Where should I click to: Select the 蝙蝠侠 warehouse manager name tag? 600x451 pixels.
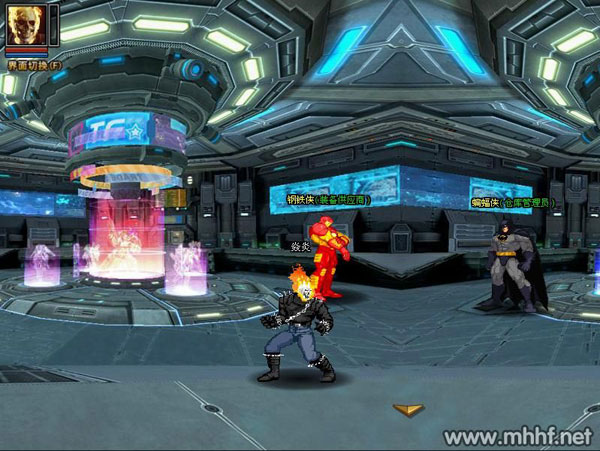tap(514, 203)
